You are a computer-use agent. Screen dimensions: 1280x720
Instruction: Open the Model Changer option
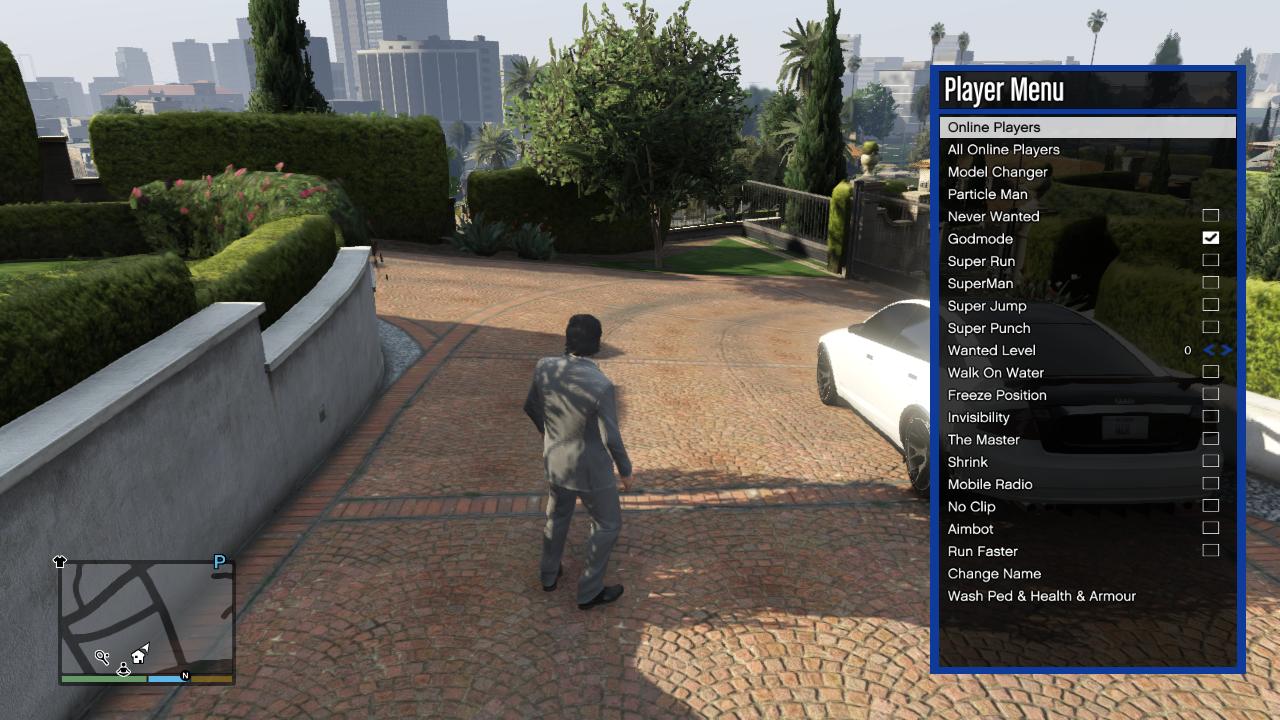pyautogui.click(x=997, y=172)
